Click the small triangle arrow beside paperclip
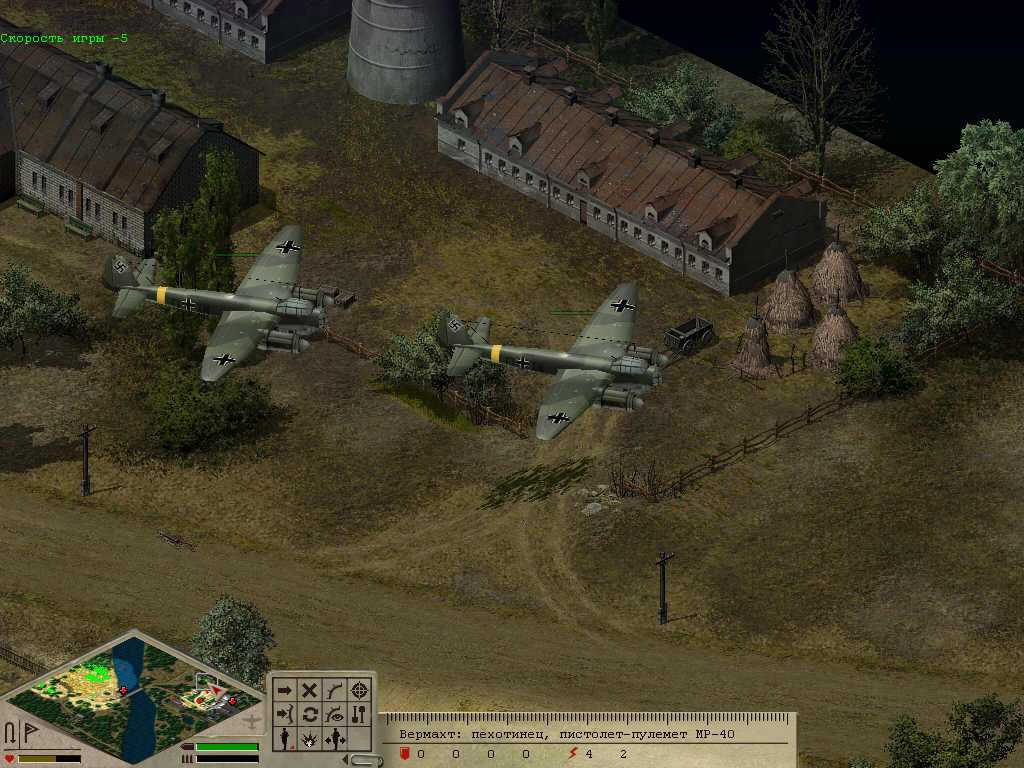1024x768 pixels. pos(346,760)
